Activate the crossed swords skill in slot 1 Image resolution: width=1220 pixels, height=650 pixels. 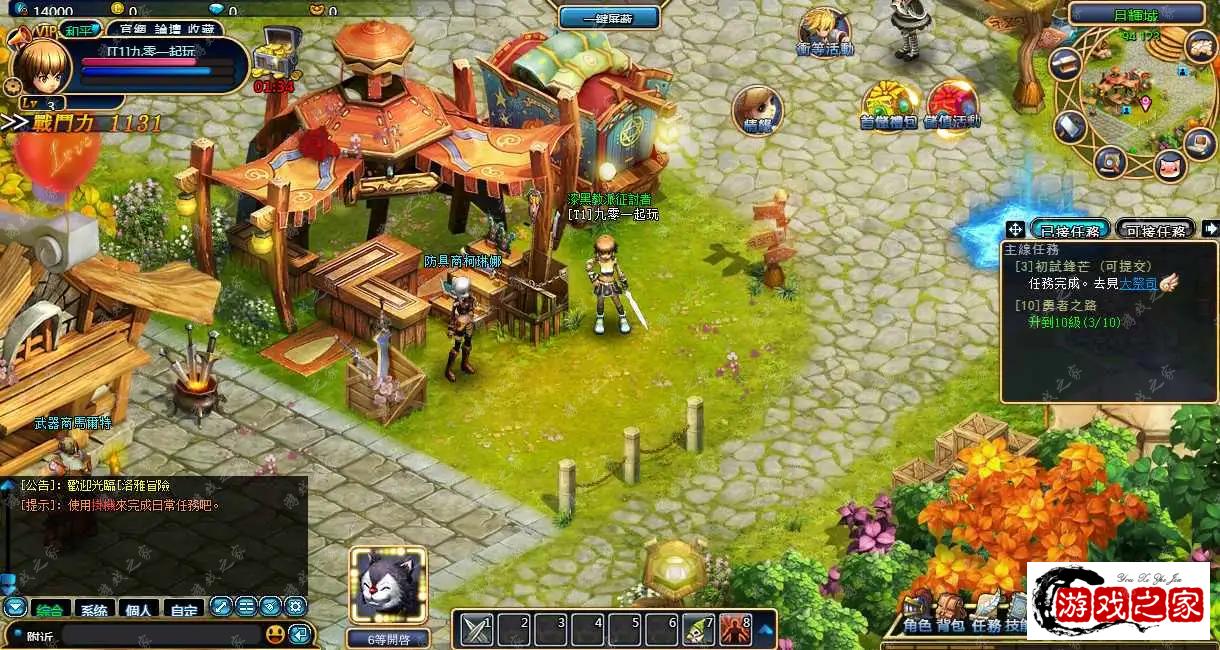point(477,629)
